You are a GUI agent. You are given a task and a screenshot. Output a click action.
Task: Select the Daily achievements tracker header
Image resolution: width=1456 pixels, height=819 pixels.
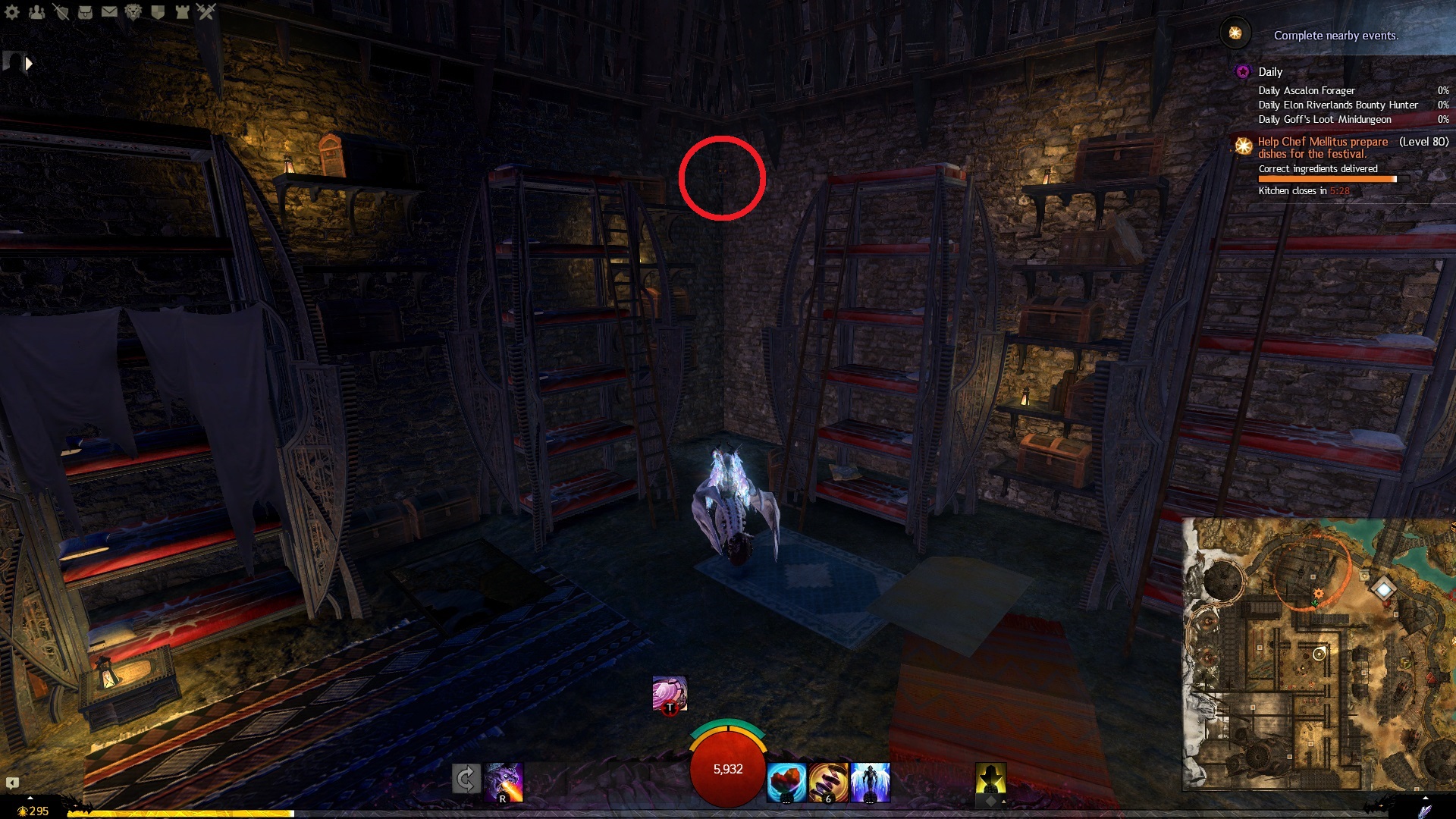coord(1270,72)
